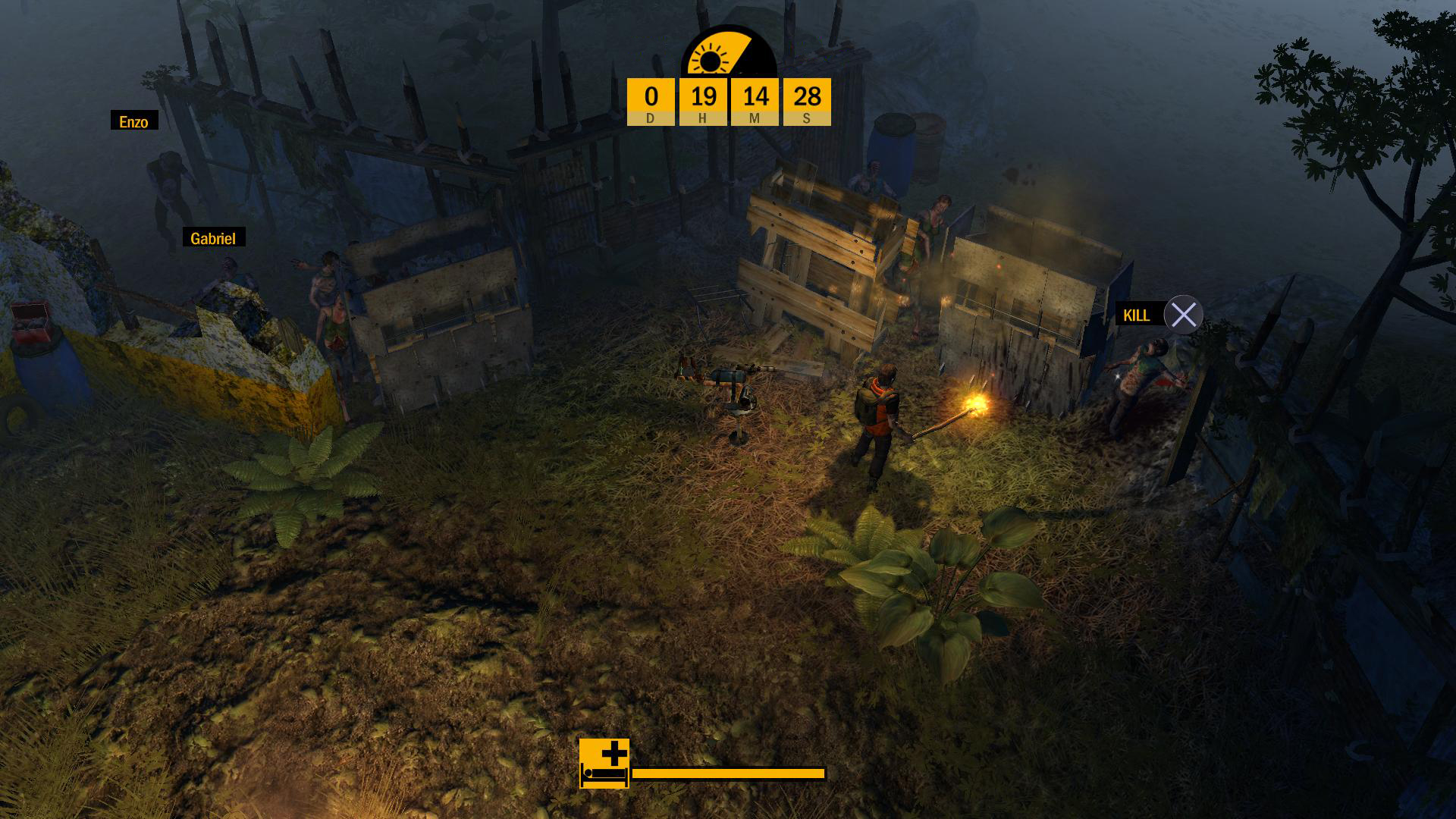Screen dimensions: 1456x819
Task: Click the bed icon on the sleep meter
Action: tap(603, 774)
